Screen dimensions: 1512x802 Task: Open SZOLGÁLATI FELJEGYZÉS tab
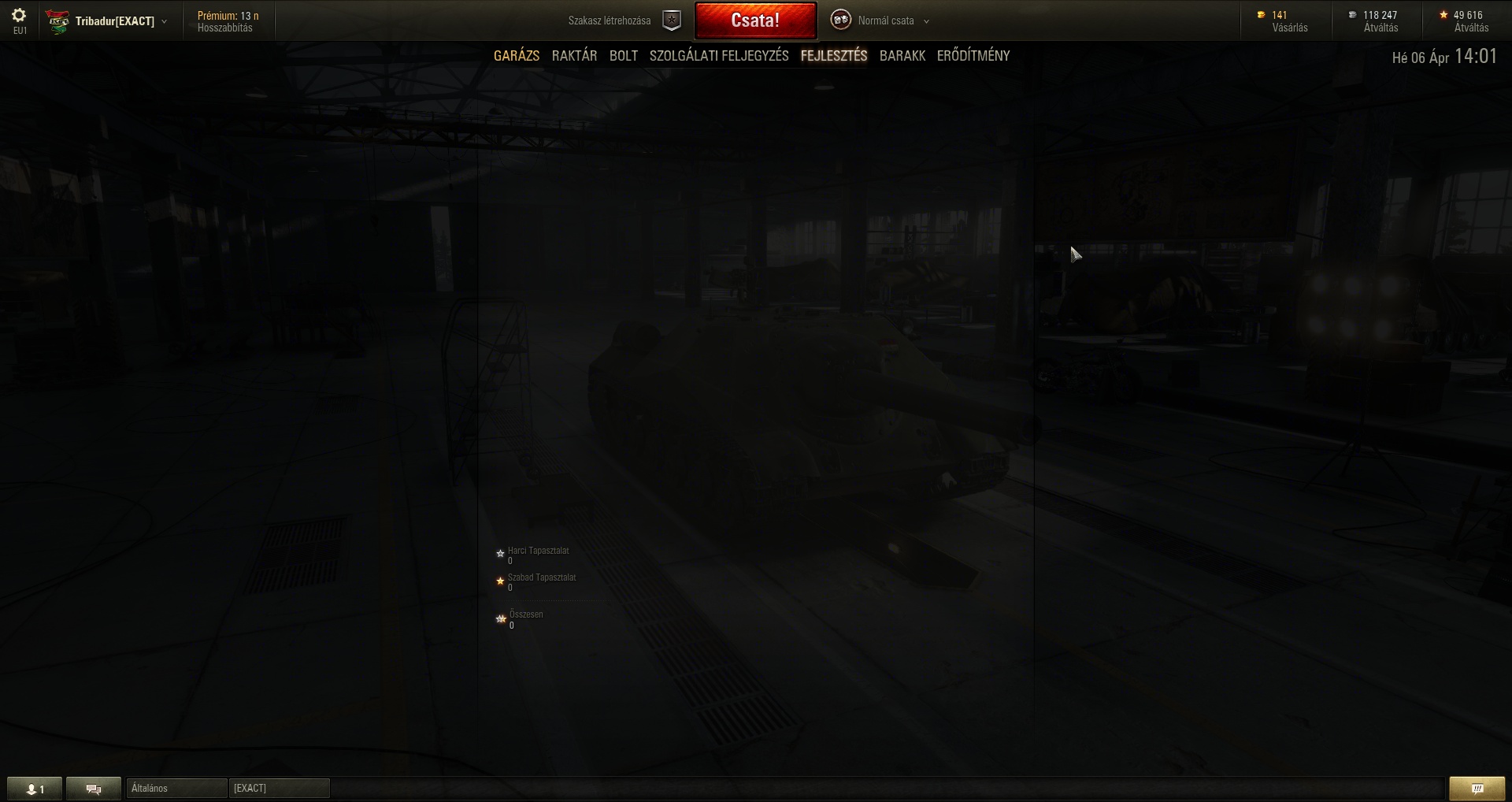click(719, 56)
